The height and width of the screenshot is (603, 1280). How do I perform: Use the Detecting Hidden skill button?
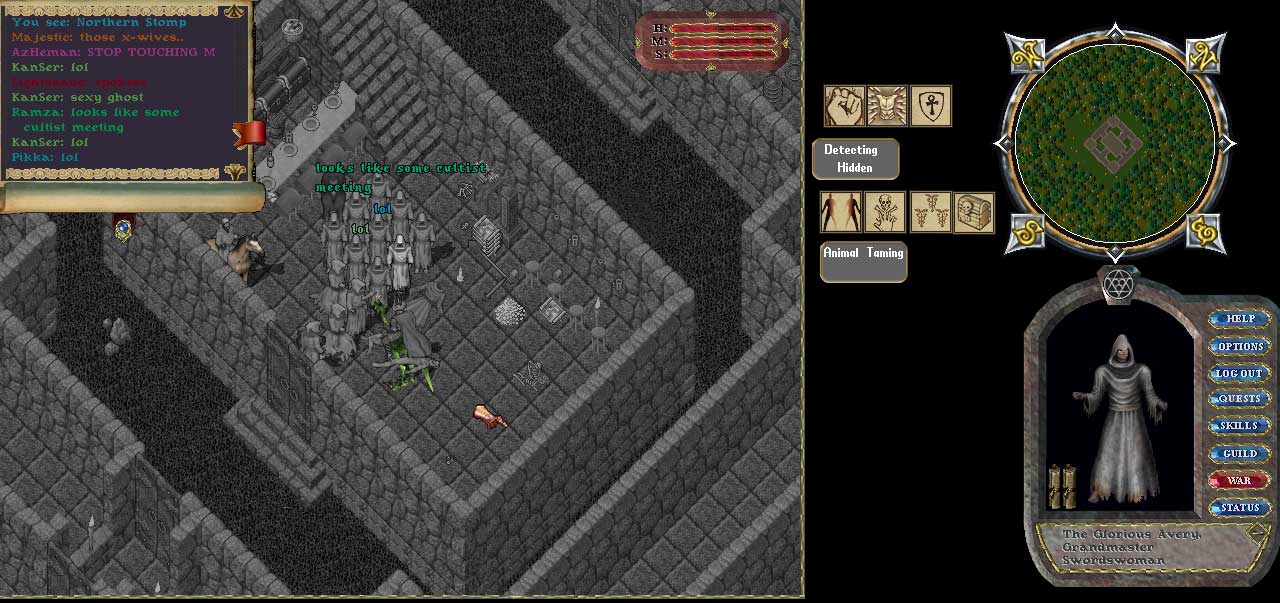pyautogui.click(x=855, y=159)
